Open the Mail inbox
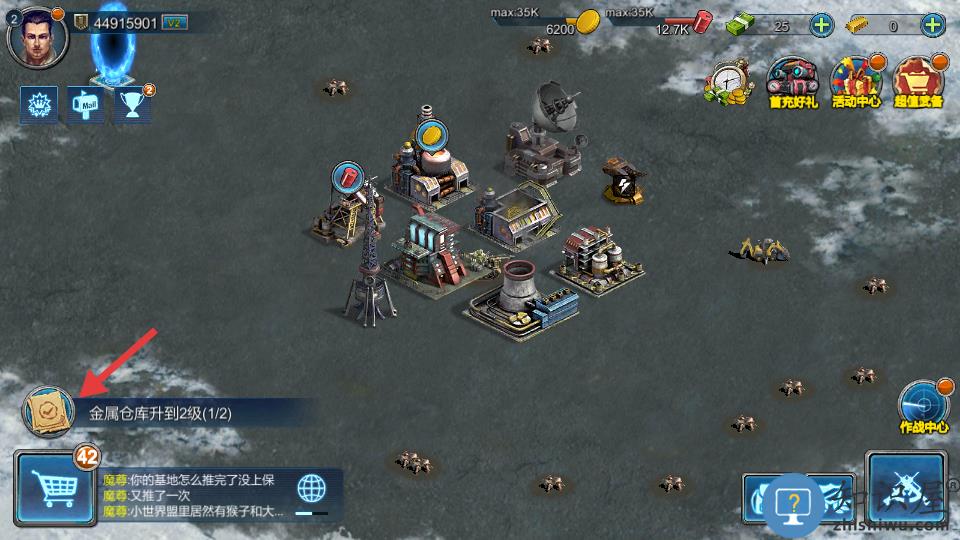Image resolution: width=960 pixels, height=540 pixels. pos(84,104)
